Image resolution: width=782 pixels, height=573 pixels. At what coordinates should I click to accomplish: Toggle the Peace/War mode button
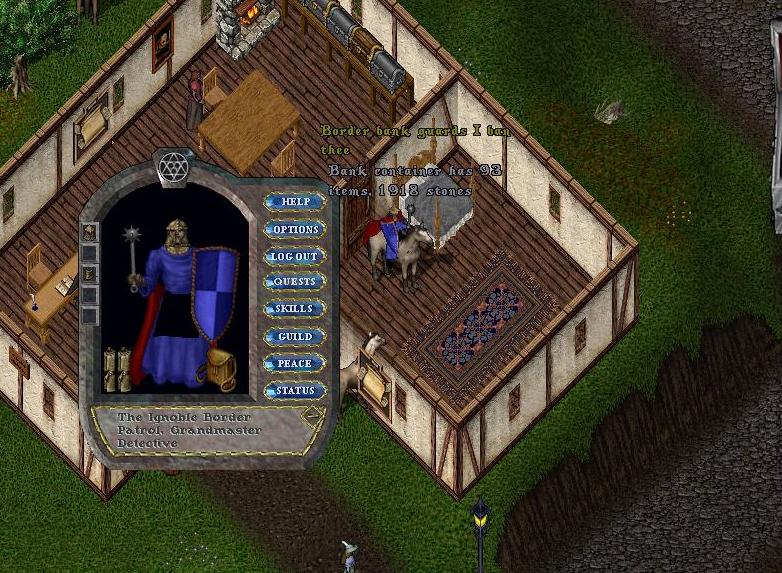(x=295, y=363)
